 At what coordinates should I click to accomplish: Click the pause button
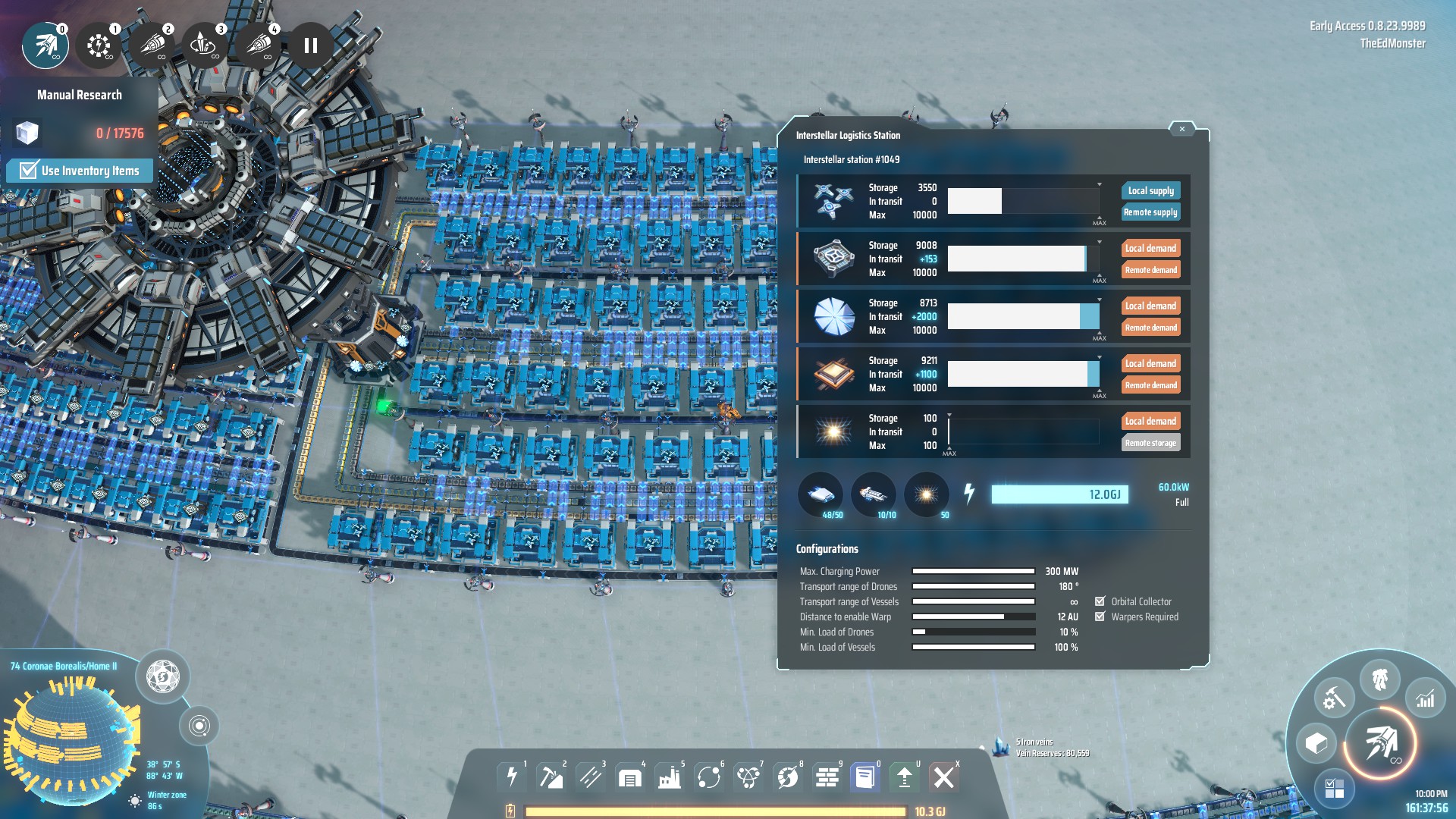point(311,45)
